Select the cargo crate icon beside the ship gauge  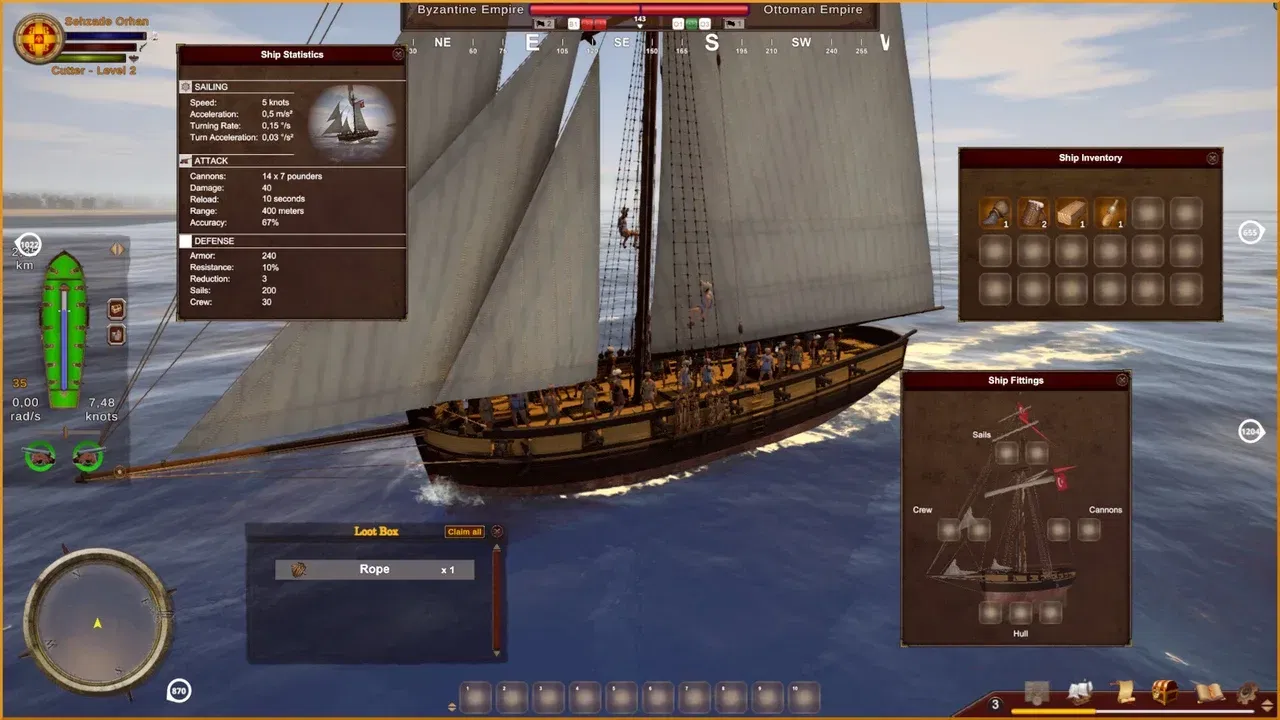[x=116, y=308]
